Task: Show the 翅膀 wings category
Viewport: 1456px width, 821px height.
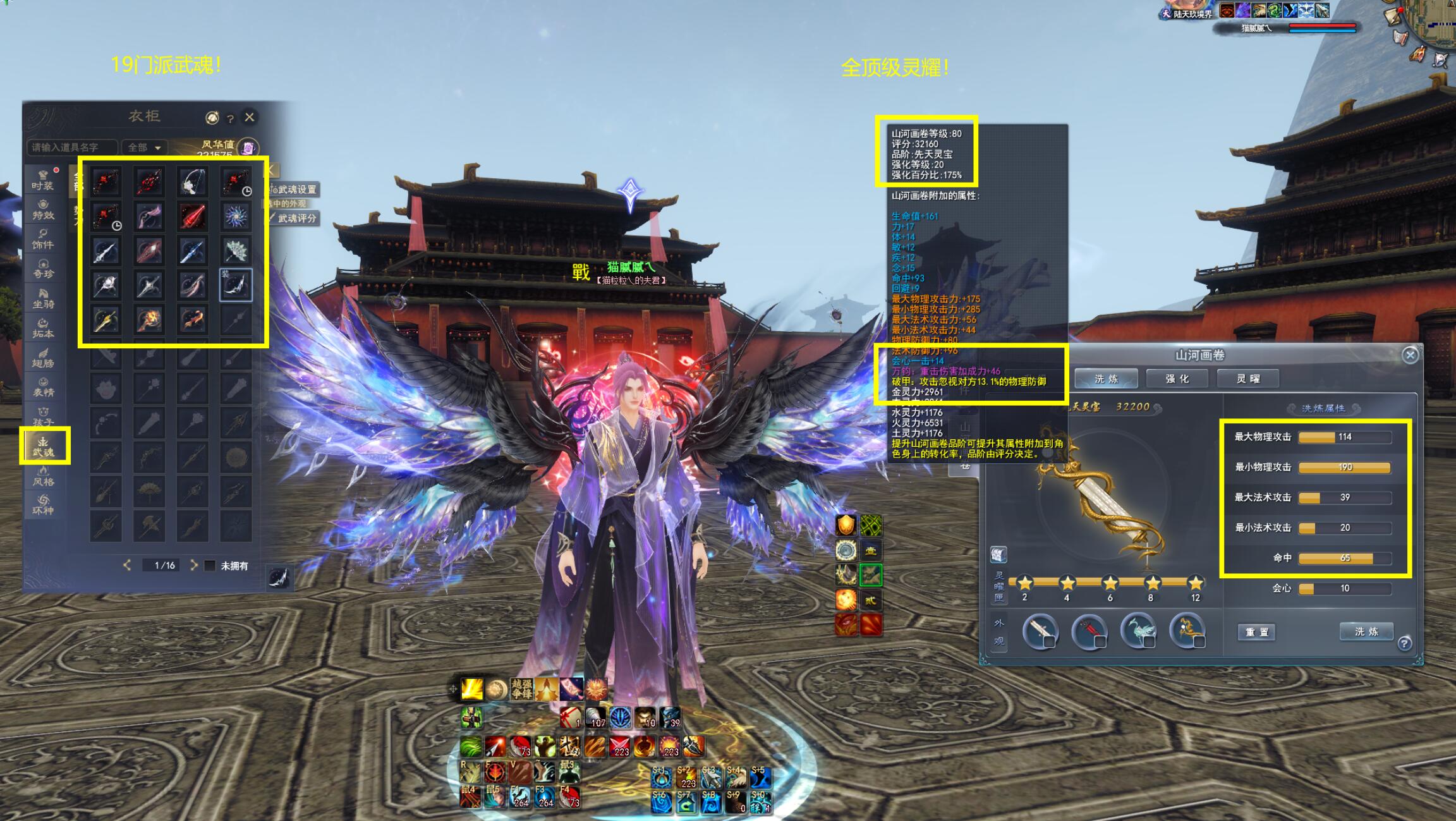Action: click(43, 358)
